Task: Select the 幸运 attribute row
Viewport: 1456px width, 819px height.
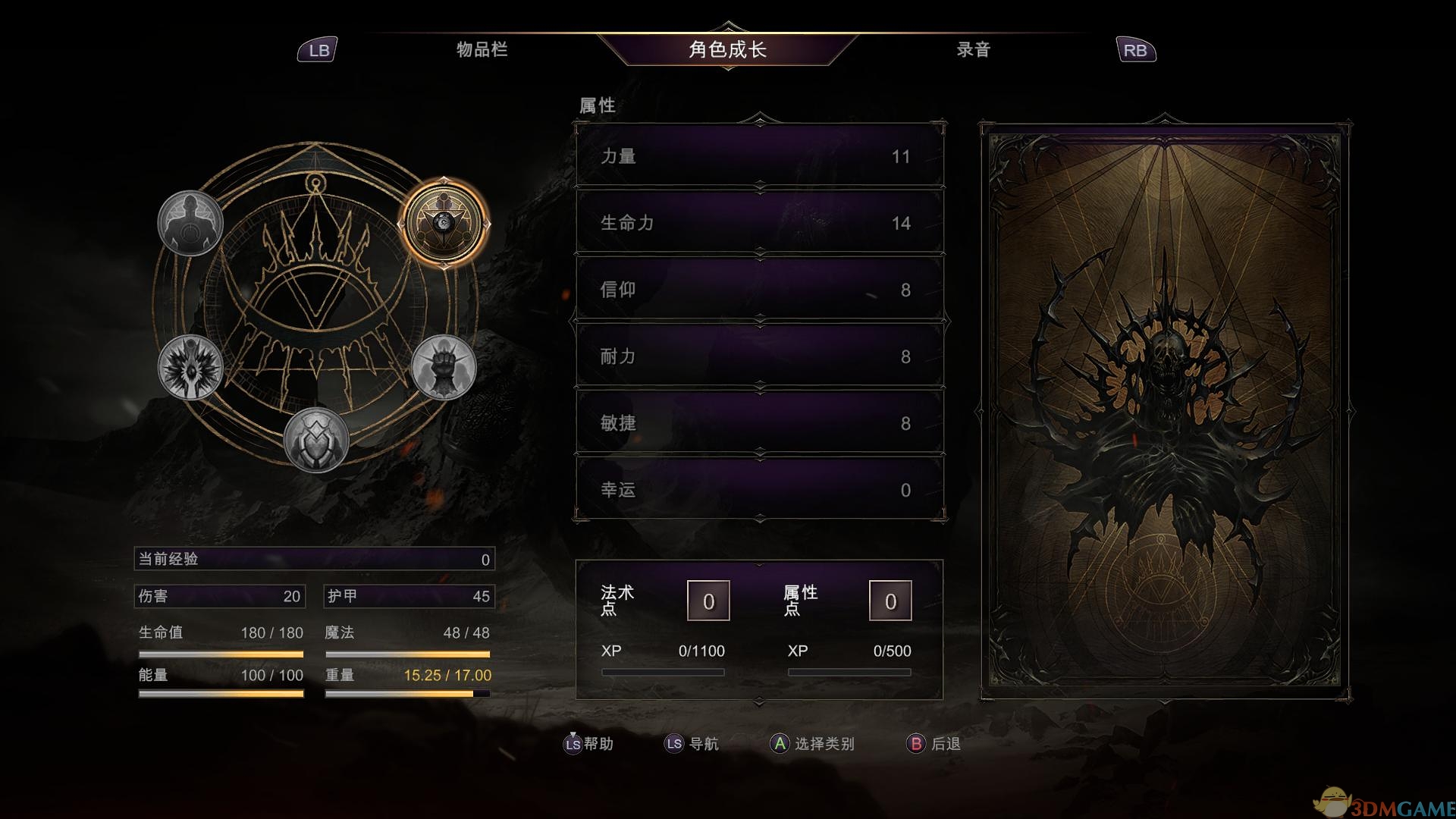Action: (x=758, y=490)
